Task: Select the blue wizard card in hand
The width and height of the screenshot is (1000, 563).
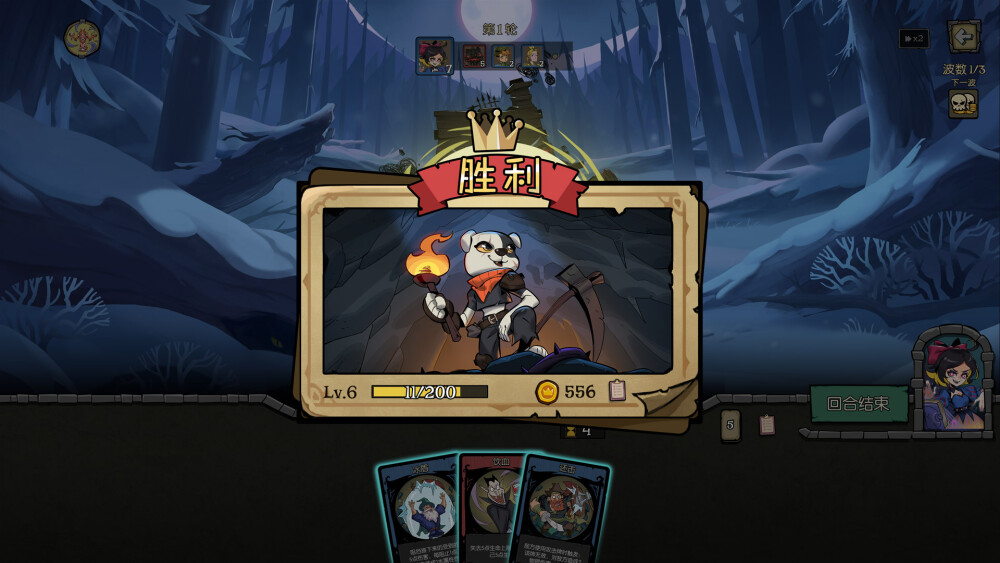Action: click(x=418, y=510)
